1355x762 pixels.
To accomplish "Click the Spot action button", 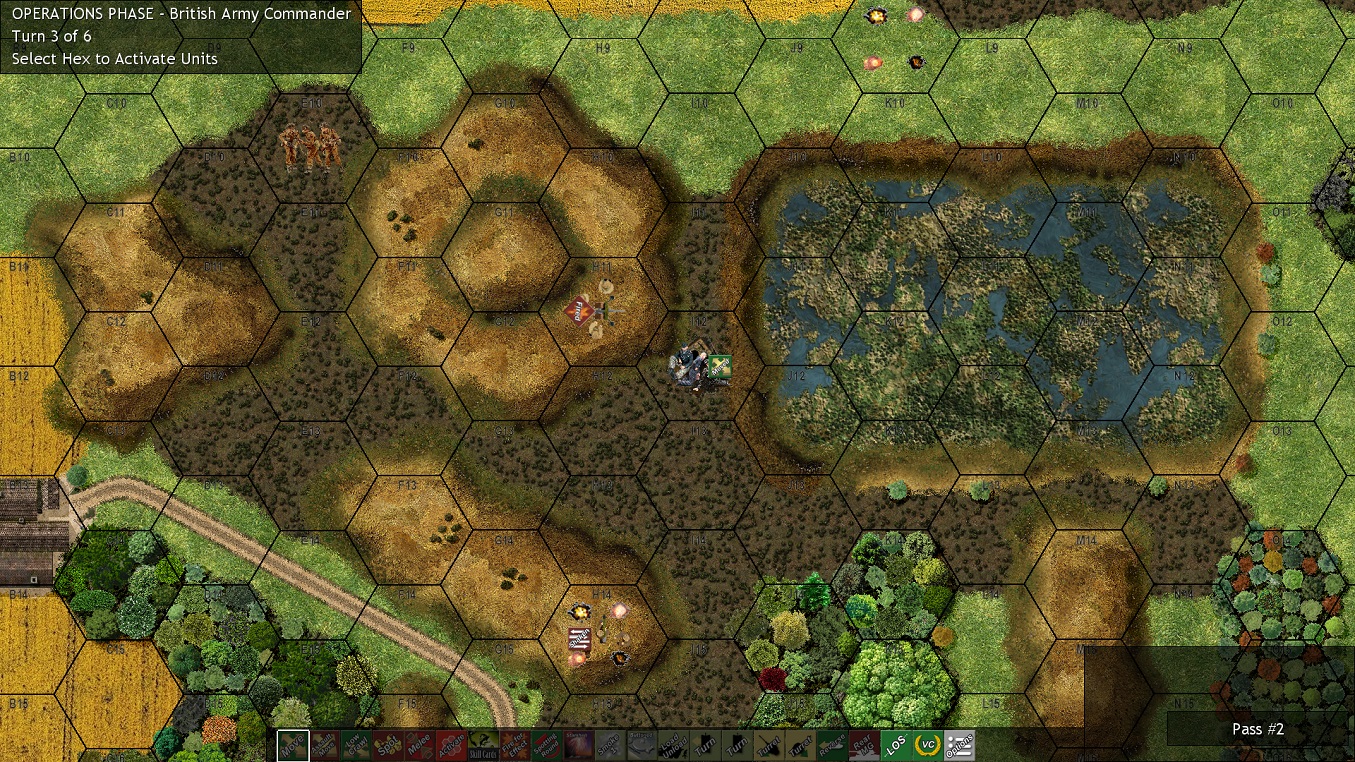I will (x=387, y=746).
